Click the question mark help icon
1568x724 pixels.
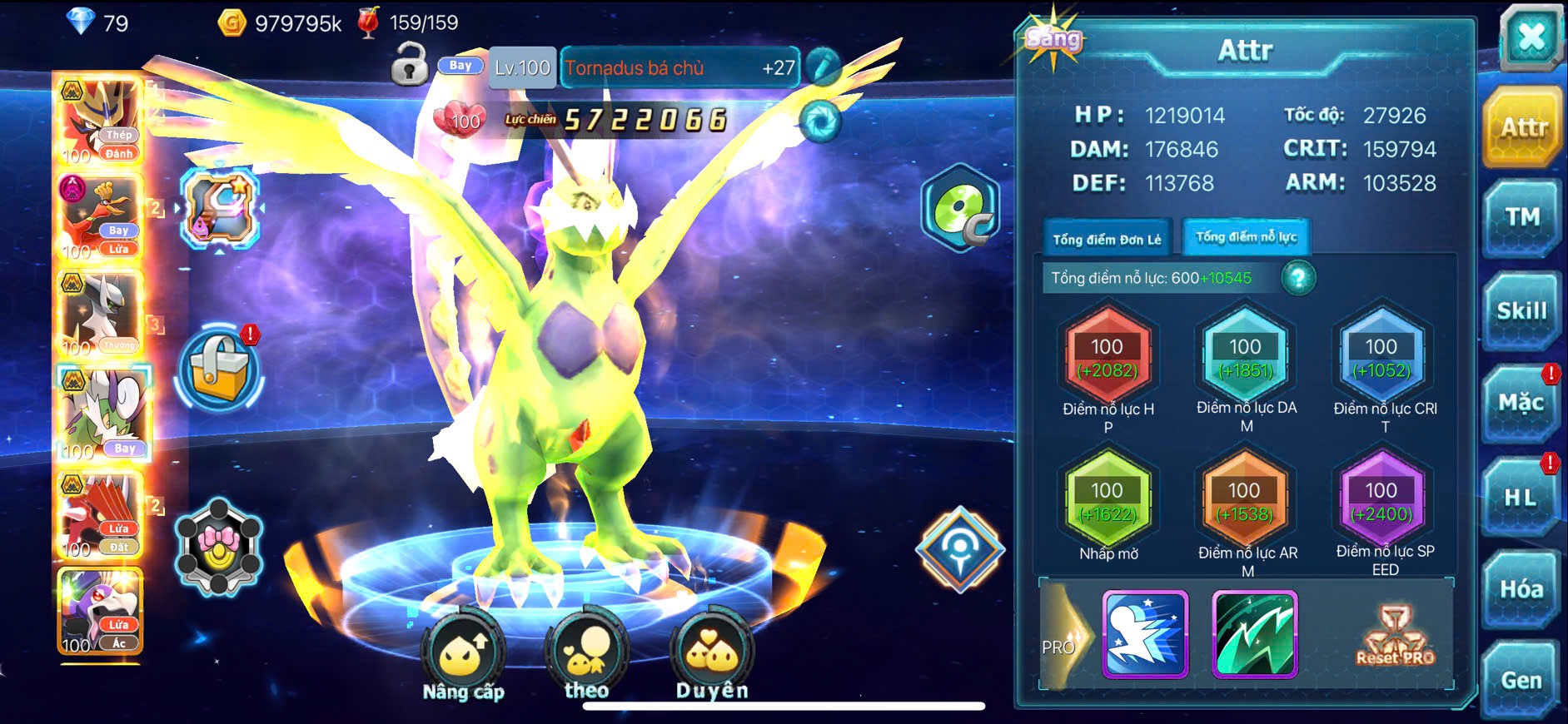(x=1298, y=278)
